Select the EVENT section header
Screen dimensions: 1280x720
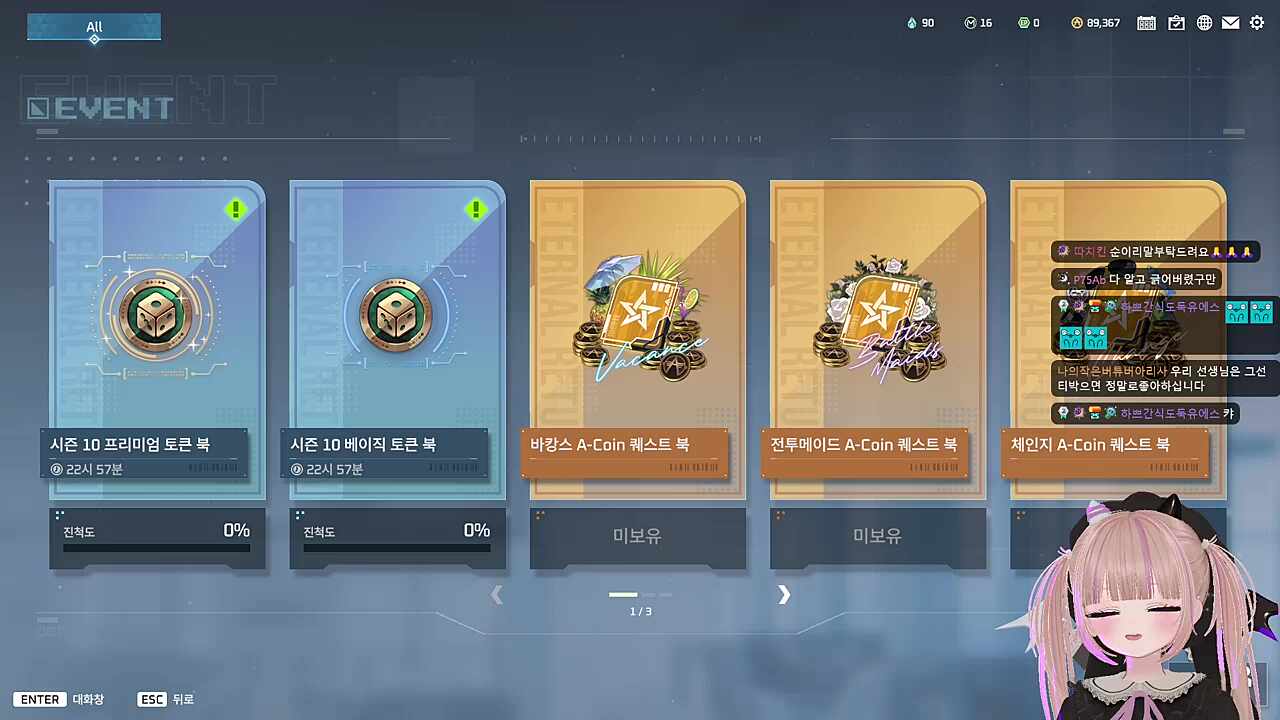click(x=100, y=106)
